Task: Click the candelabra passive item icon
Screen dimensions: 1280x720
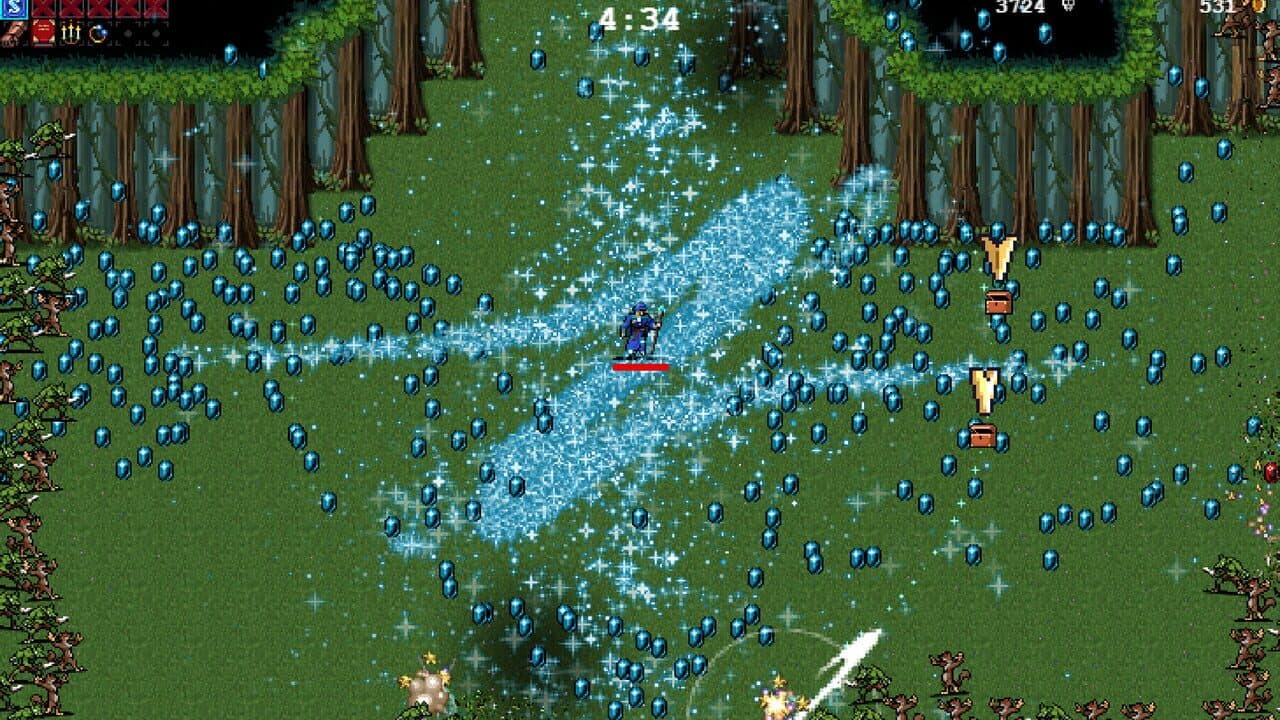Action: tap(70, 33)
